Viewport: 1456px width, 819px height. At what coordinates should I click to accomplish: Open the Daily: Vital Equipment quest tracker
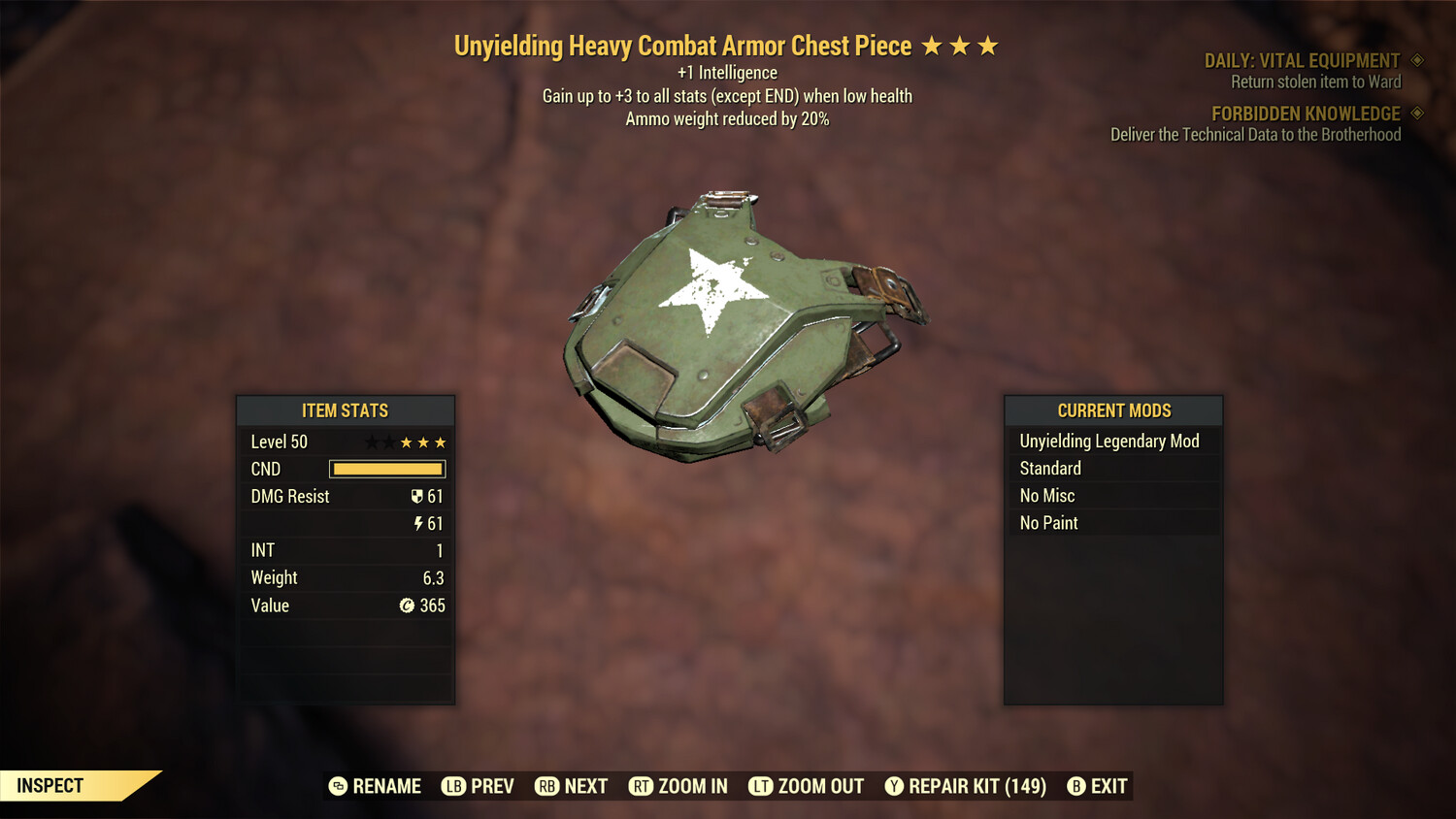click(x=1302, y=61)
